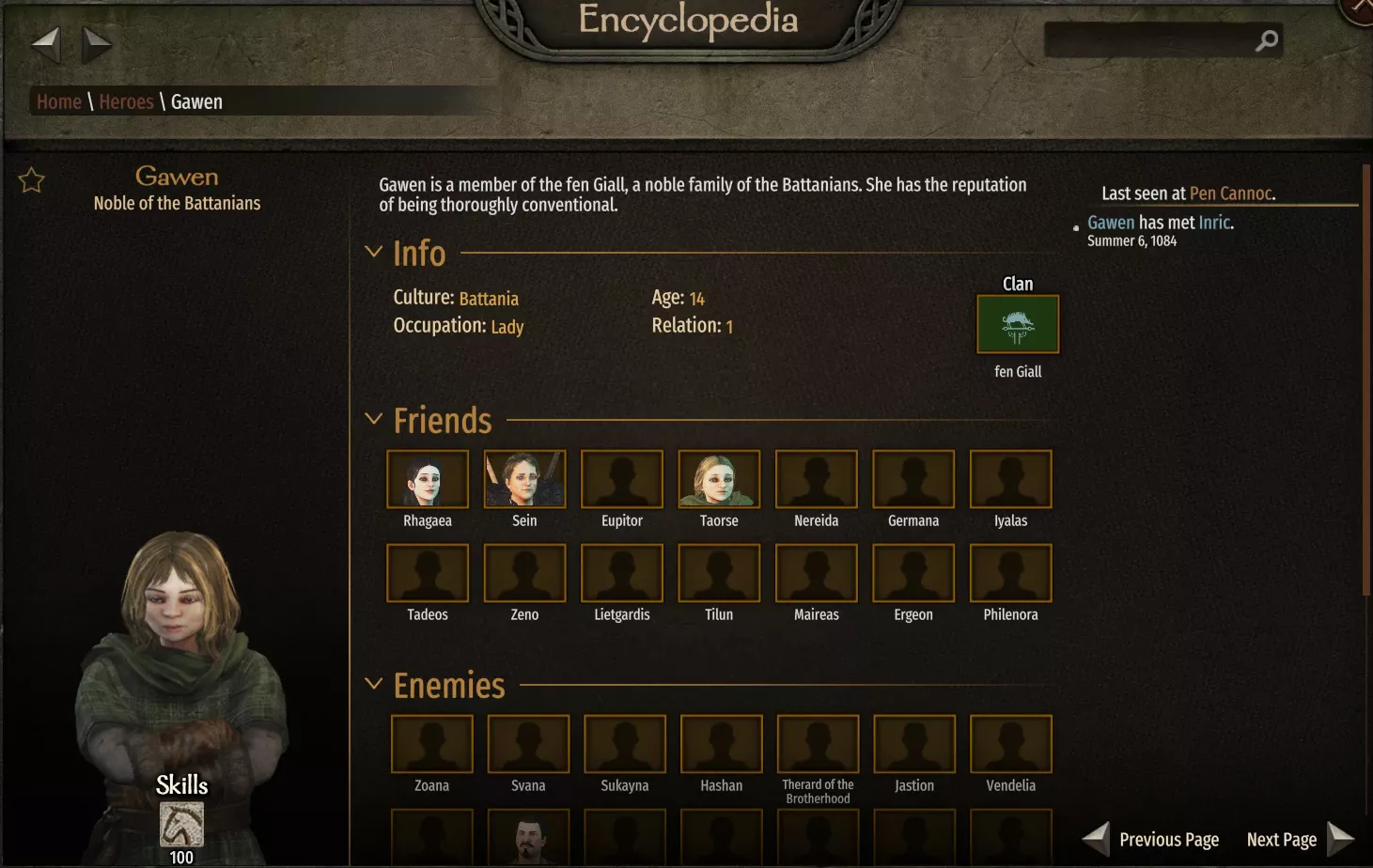The height and width of the screenshot is (868, 1373).
Task: Collapse the Info section
Action: (373, 252)
